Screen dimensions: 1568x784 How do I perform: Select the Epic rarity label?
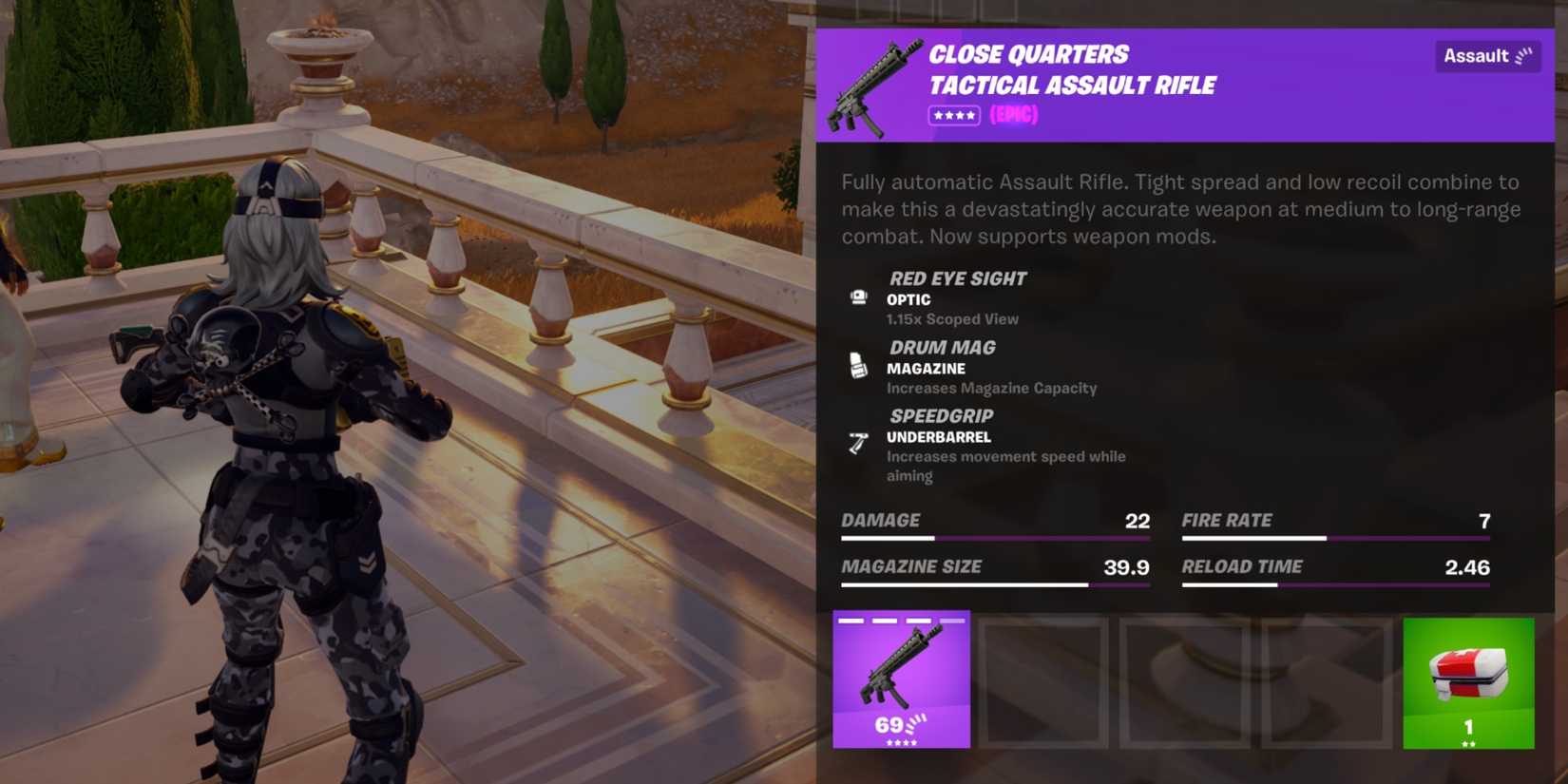[1013, 115]
